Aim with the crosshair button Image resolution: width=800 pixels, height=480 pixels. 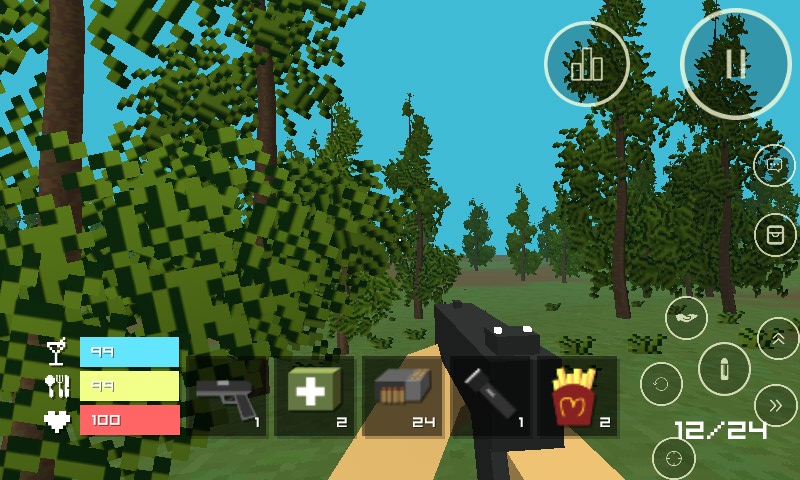(673, 458)
